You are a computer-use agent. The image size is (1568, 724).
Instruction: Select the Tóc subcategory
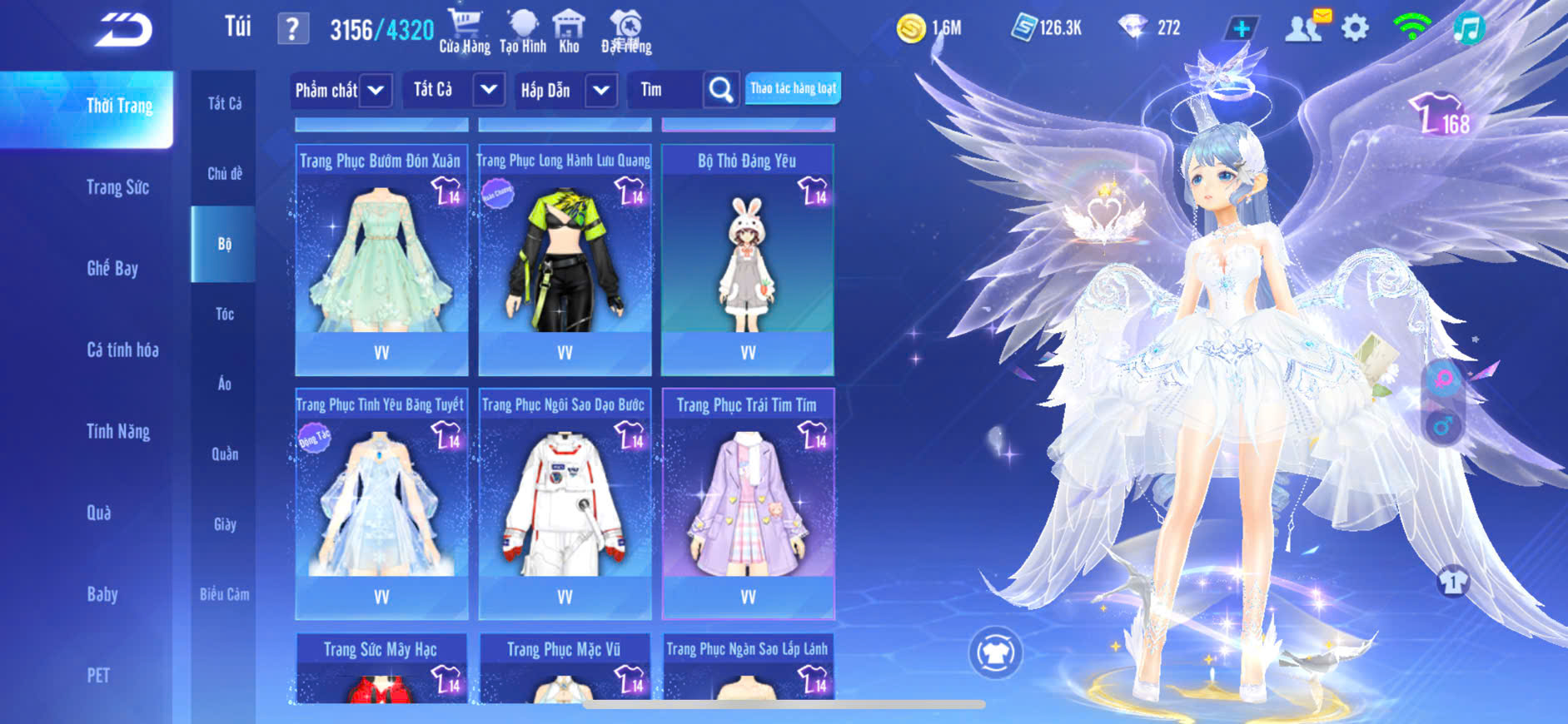click(224, 314)
